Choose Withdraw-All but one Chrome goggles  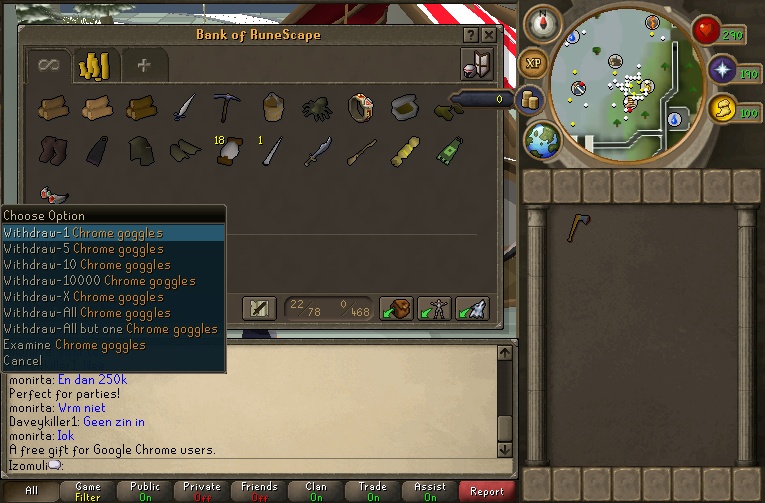pos(110,329)
